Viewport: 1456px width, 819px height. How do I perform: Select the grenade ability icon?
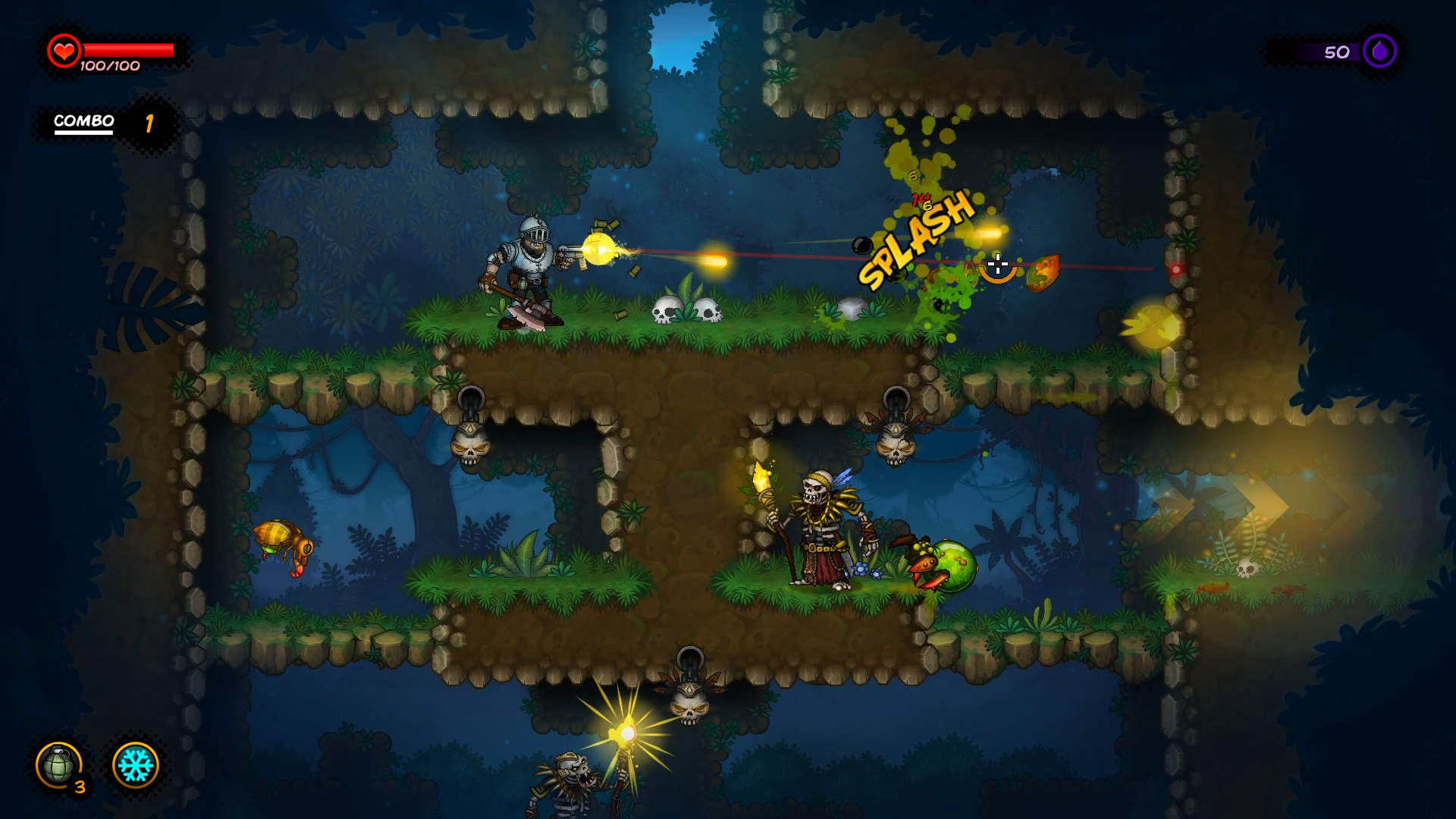pyautogui.click(x=58, y=764)
